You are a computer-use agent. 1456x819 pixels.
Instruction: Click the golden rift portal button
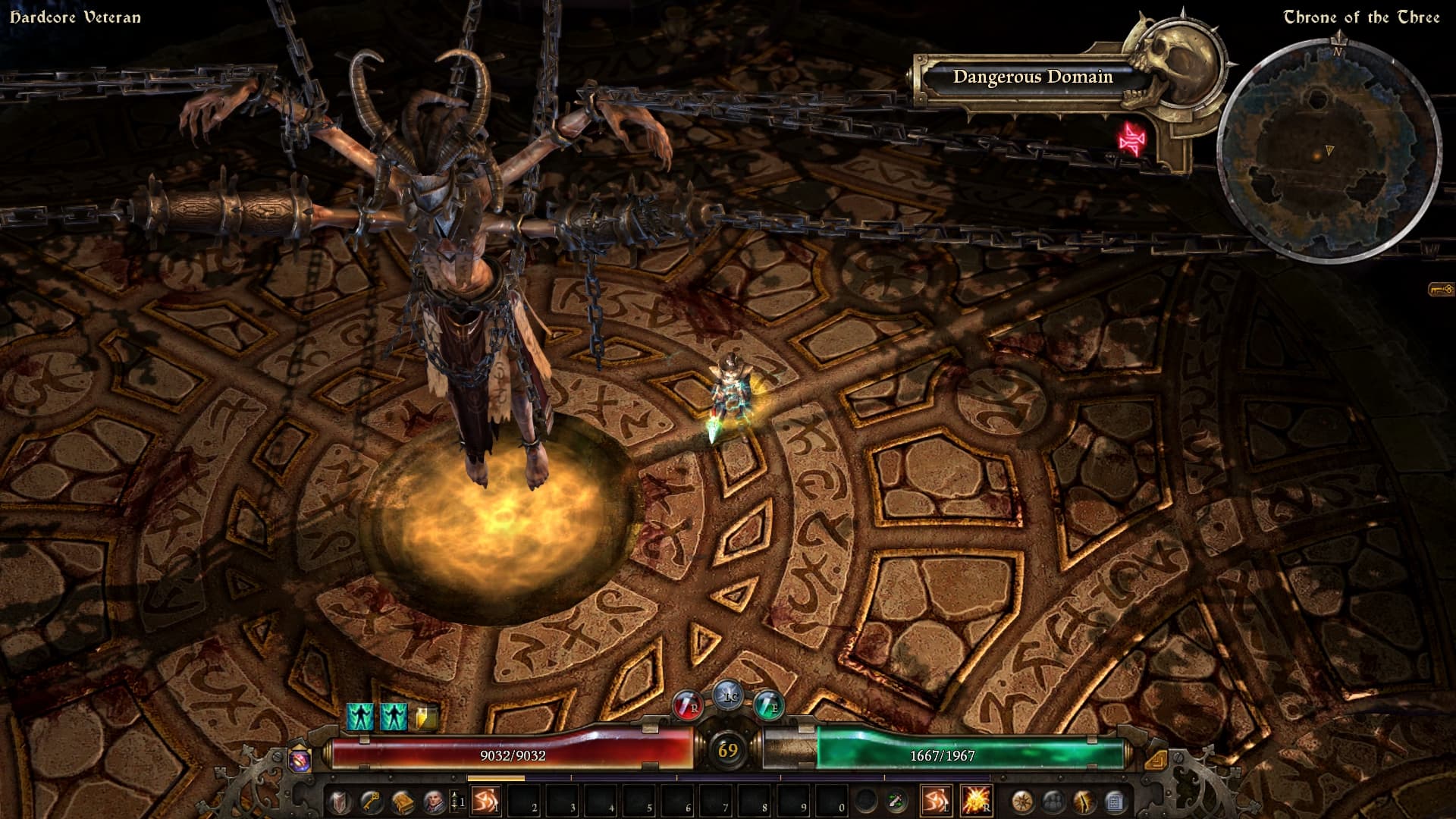[x=1084, y=801]
